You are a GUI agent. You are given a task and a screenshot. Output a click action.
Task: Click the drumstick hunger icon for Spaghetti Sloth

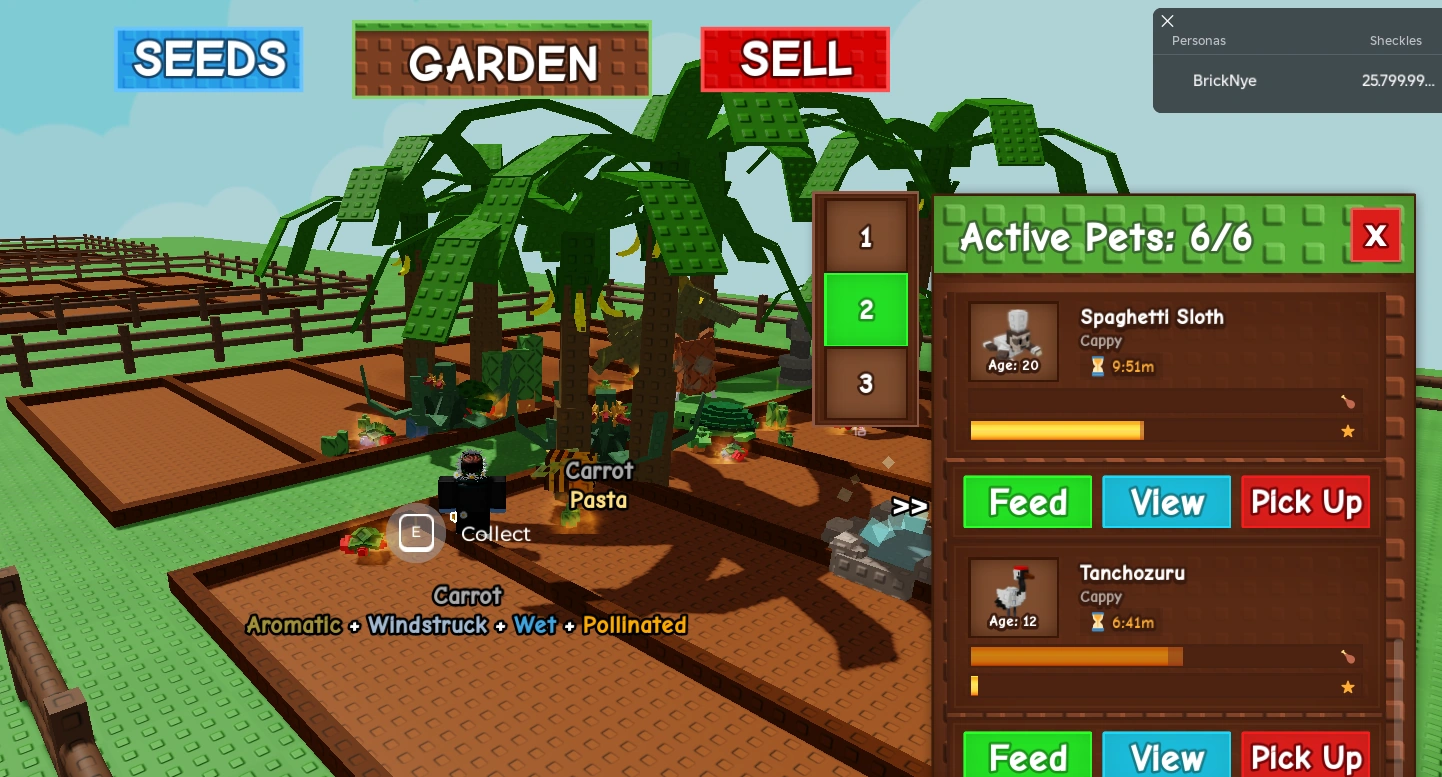coord(1347,399)
